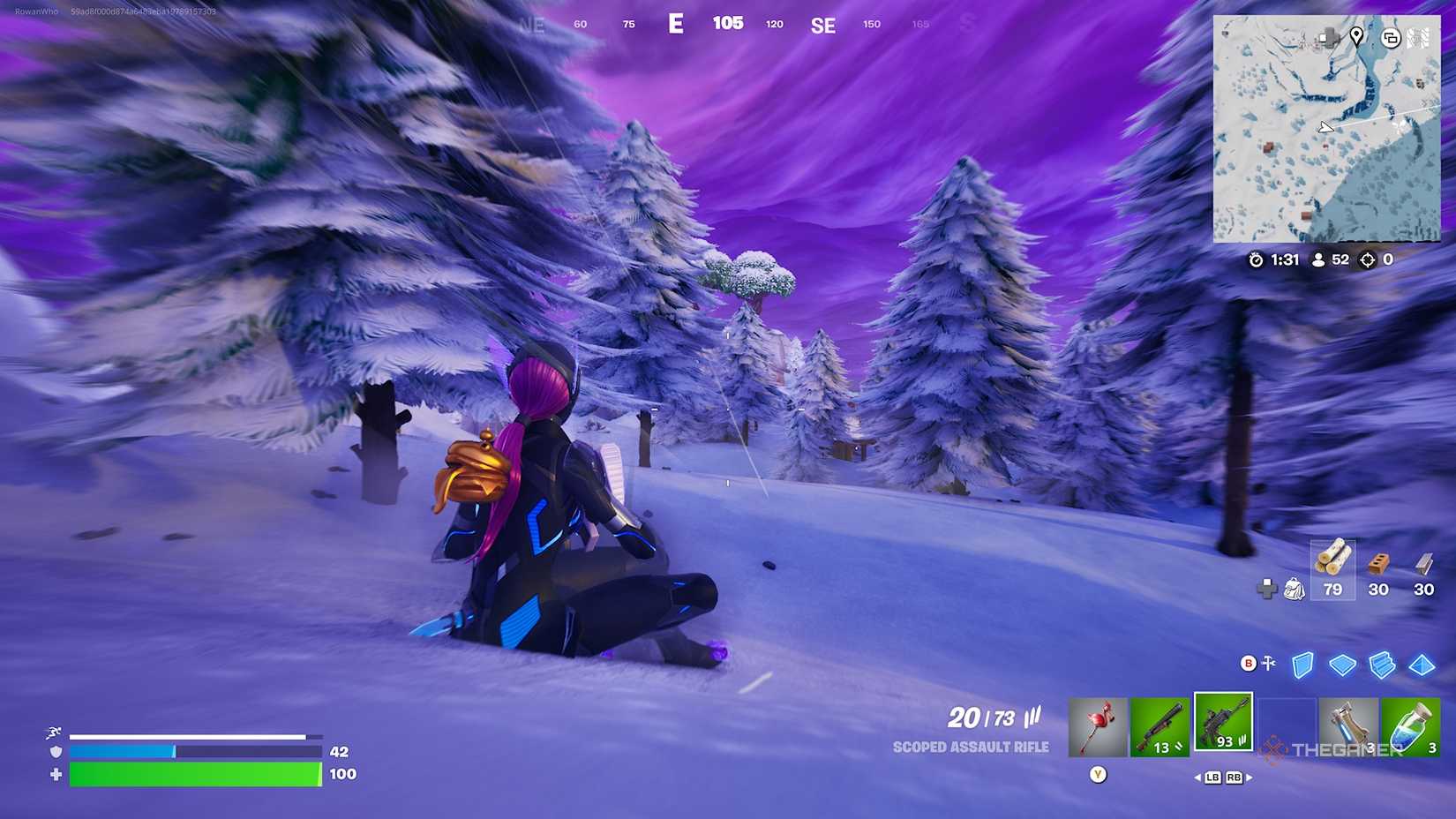Viewport: 1456px width, 819px height.
Task: Select the floor building piece
Action: pyautogui.click(x=1342, y=664)
